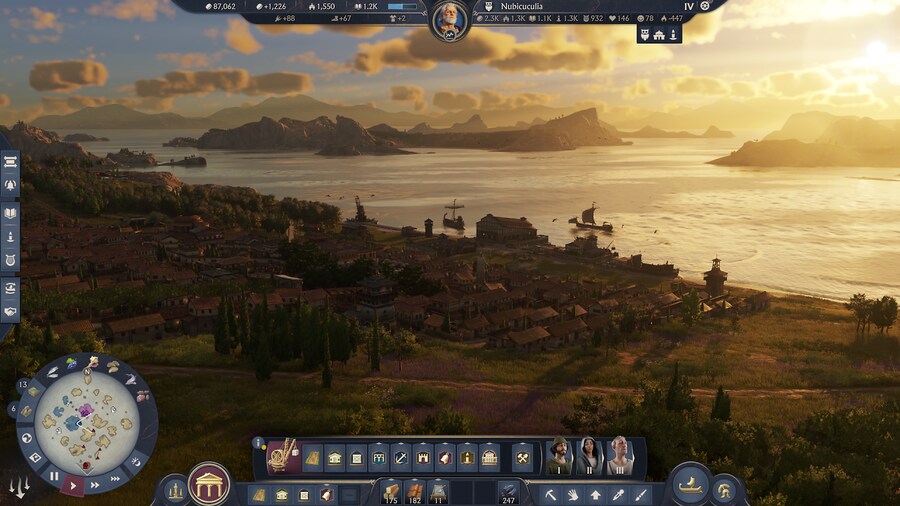The image size is (900, 506).
Task: Activate the eyedropper copy tool
Action: tap(619, 494)
